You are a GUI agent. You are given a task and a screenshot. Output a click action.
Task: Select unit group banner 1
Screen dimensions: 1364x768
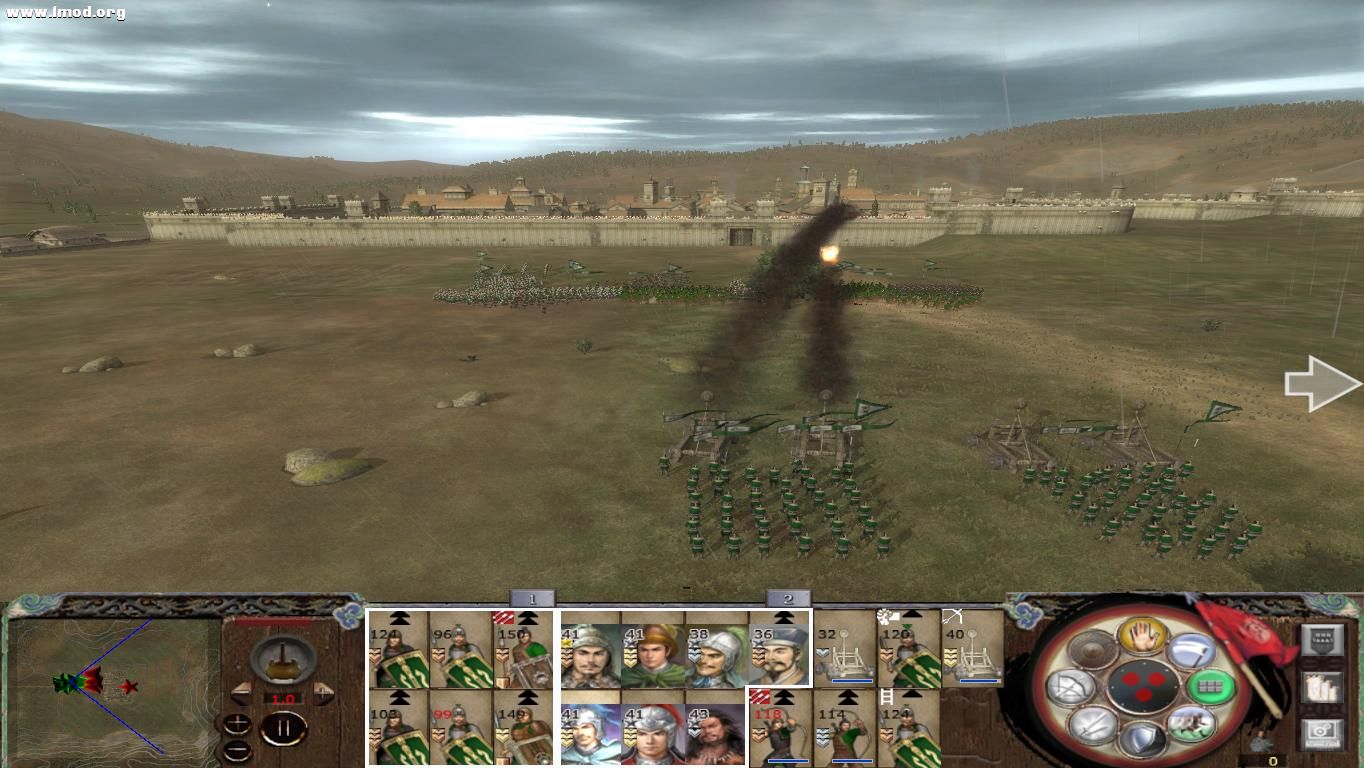coord(530,598)
